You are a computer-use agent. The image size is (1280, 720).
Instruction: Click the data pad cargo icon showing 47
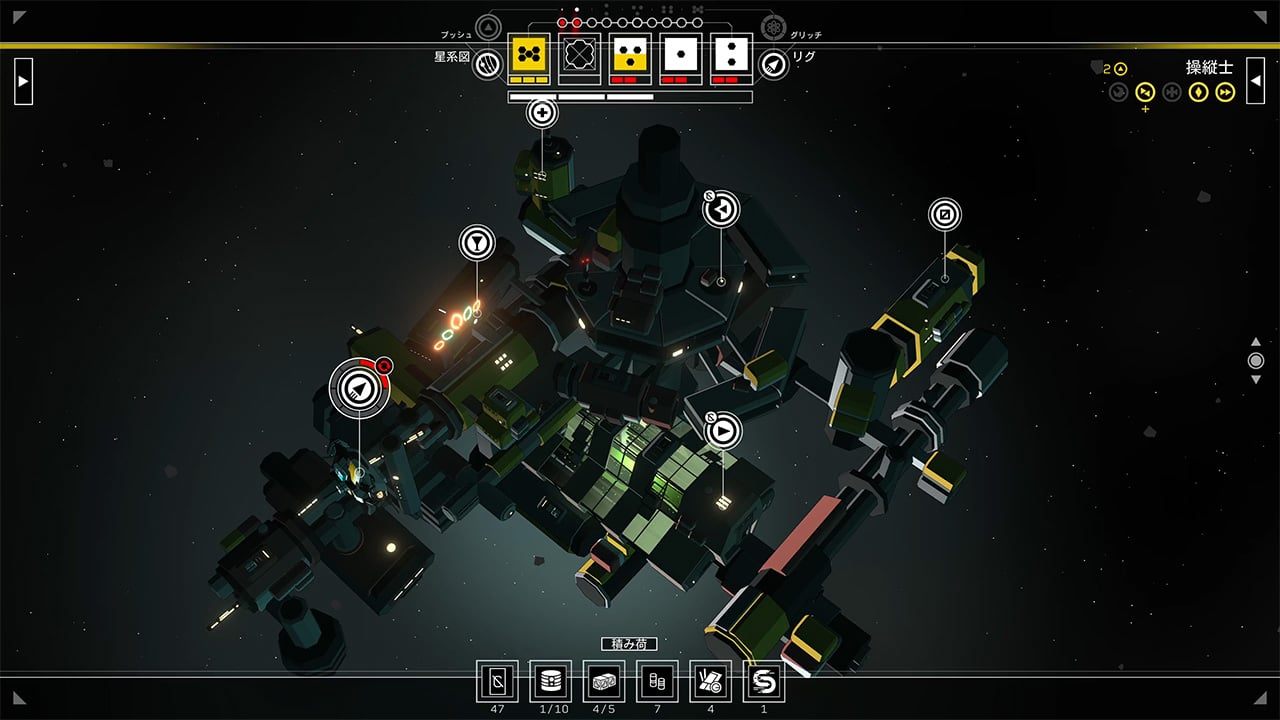click(x=497, y=682)
